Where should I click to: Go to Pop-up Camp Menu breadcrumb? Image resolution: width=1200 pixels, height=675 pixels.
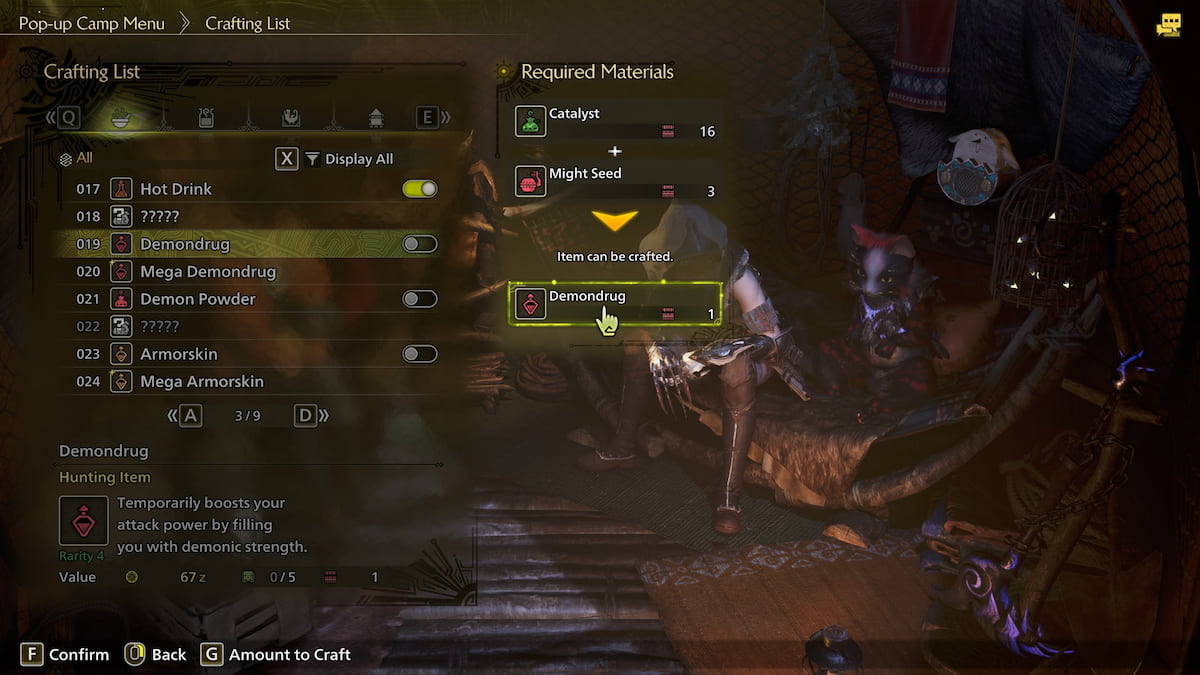point(92,23)
